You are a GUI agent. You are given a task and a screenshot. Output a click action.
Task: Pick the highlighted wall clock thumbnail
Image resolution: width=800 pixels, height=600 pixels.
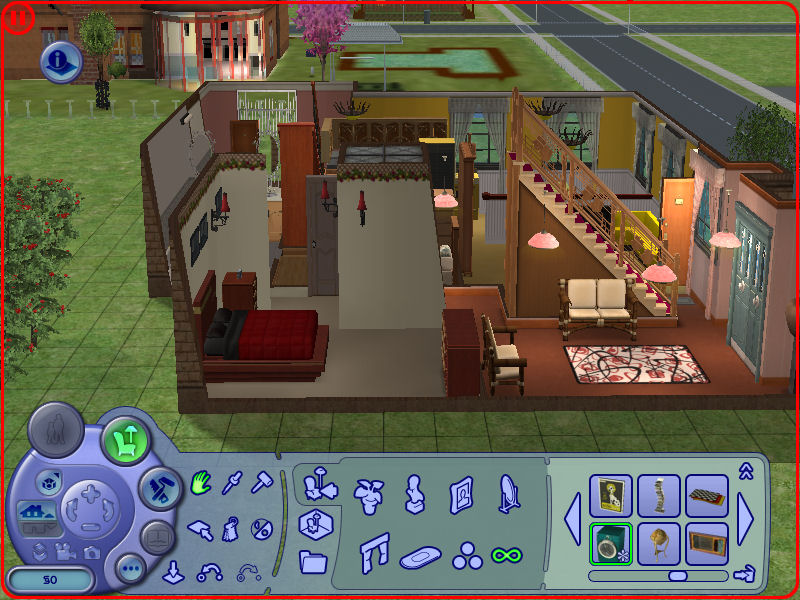[610, 543]
